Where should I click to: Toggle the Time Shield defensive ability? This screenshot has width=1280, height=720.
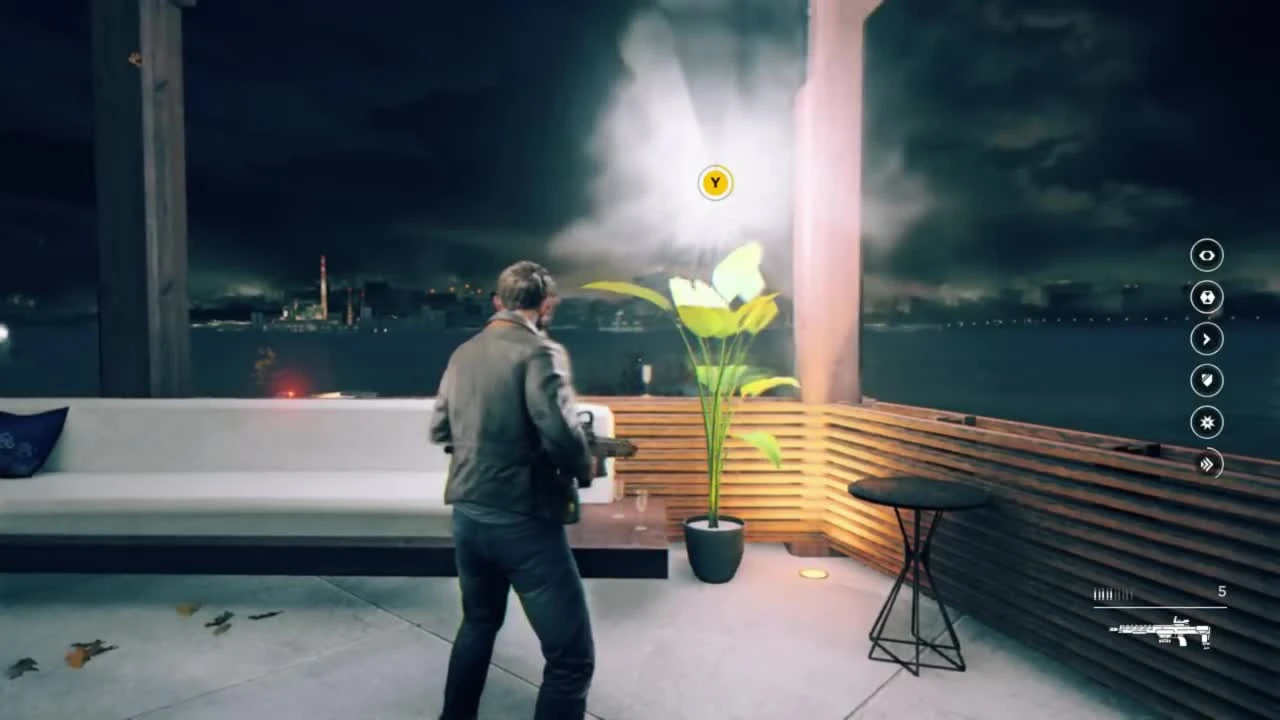(x=1206, y=381)
